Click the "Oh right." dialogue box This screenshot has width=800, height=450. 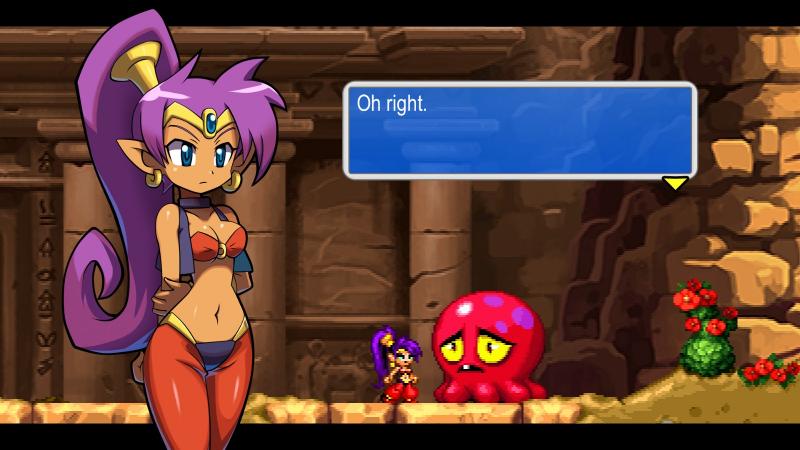519,130
